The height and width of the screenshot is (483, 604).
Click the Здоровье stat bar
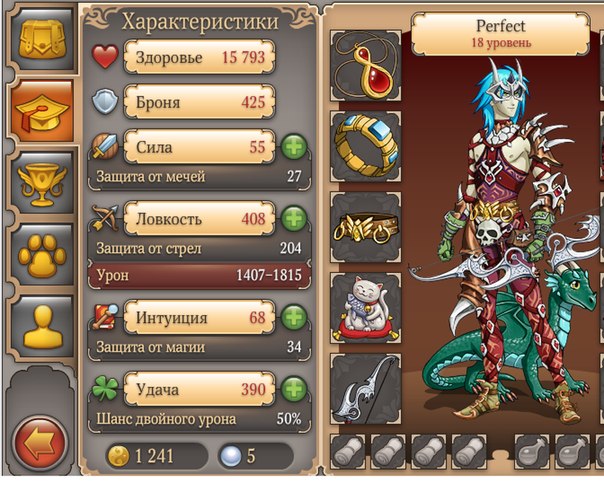tap(197, 58)
